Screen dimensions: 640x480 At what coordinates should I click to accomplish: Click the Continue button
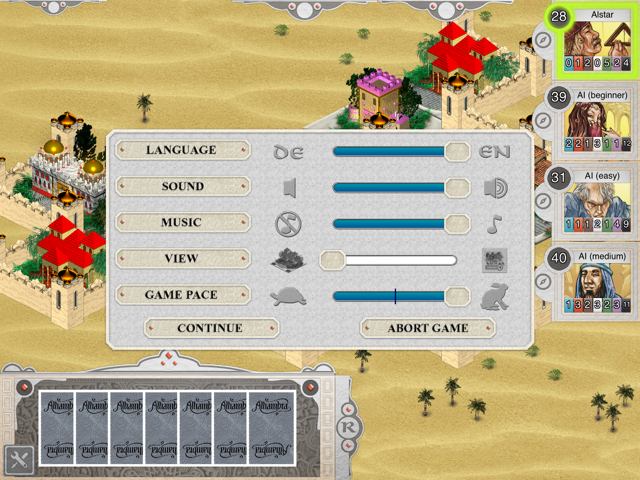point(210,328)
